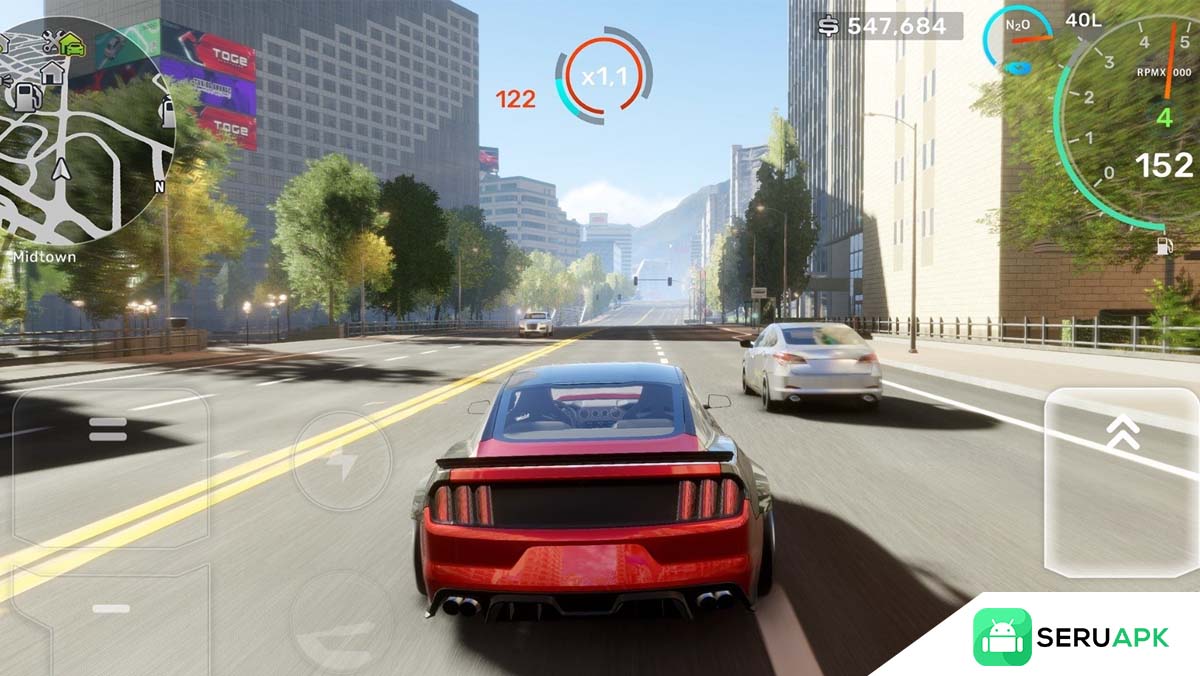The image size is (1200, 676).
Task: Choose the wrench repair shop map marker
Action: 50,41
